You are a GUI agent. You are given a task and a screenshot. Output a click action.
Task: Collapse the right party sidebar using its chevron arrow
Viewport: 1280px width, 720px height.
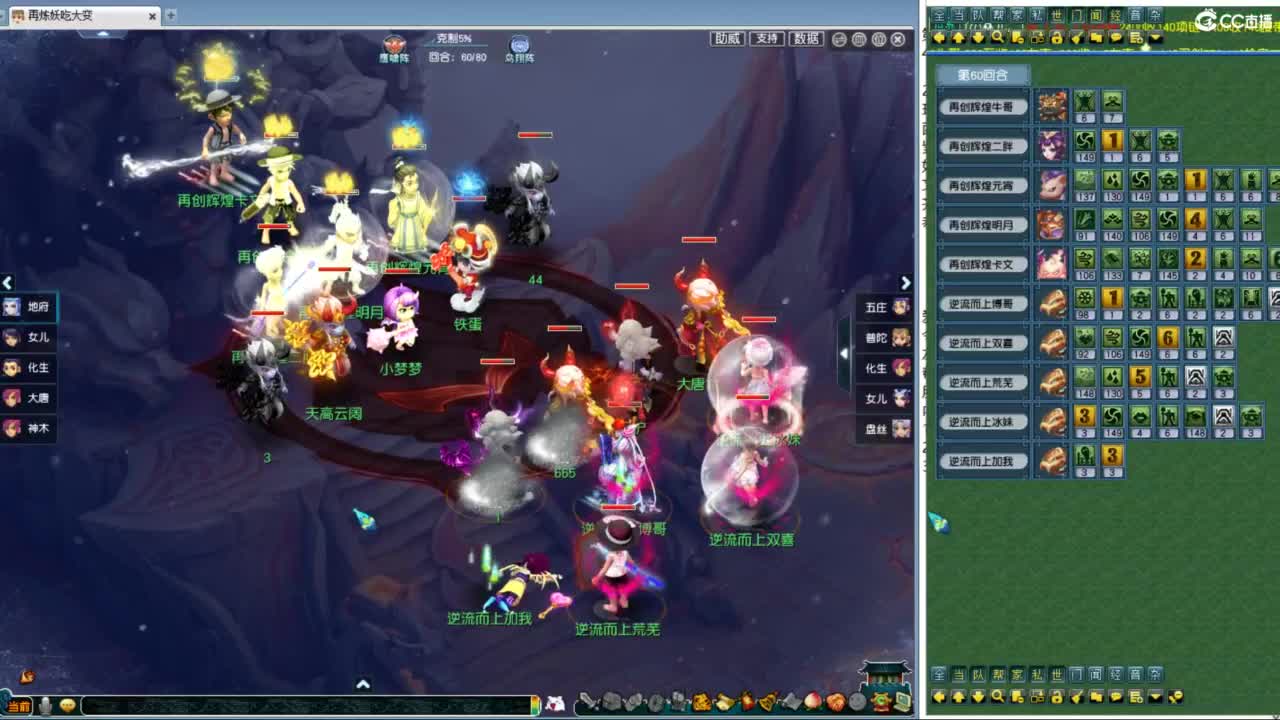click(905, 283)
